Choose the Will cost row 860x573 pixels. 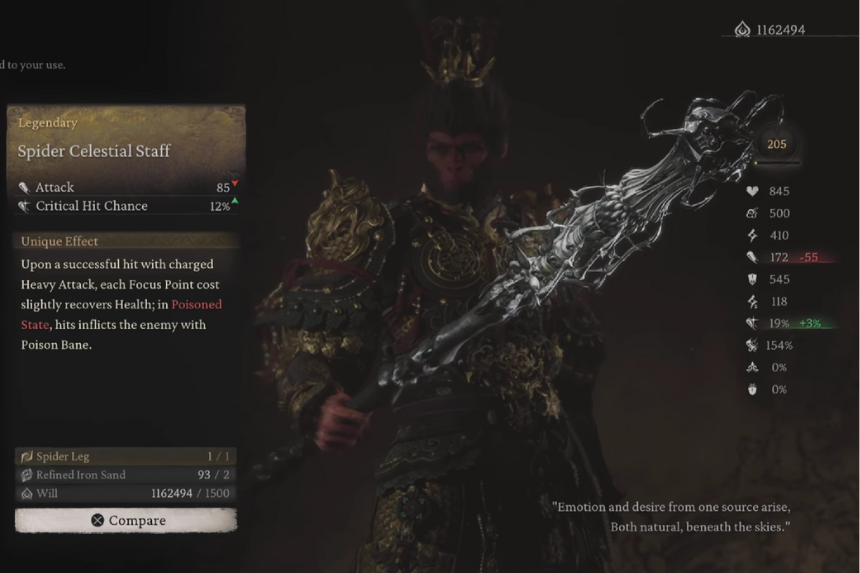[x=126, y=493]
